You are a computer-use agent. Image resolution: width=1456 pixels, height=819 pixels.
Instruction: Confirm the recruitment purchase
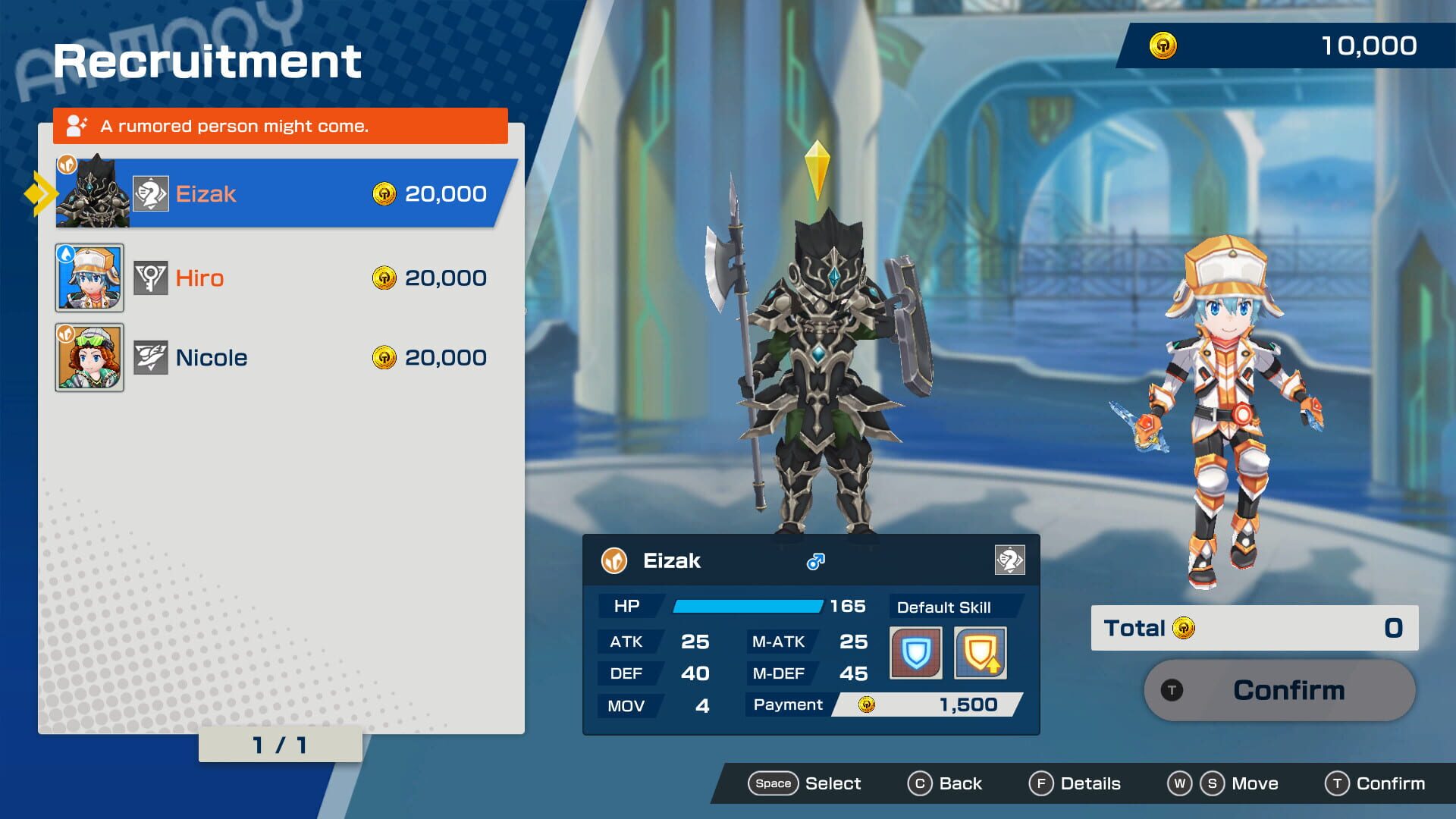[x=1279, y=690]
